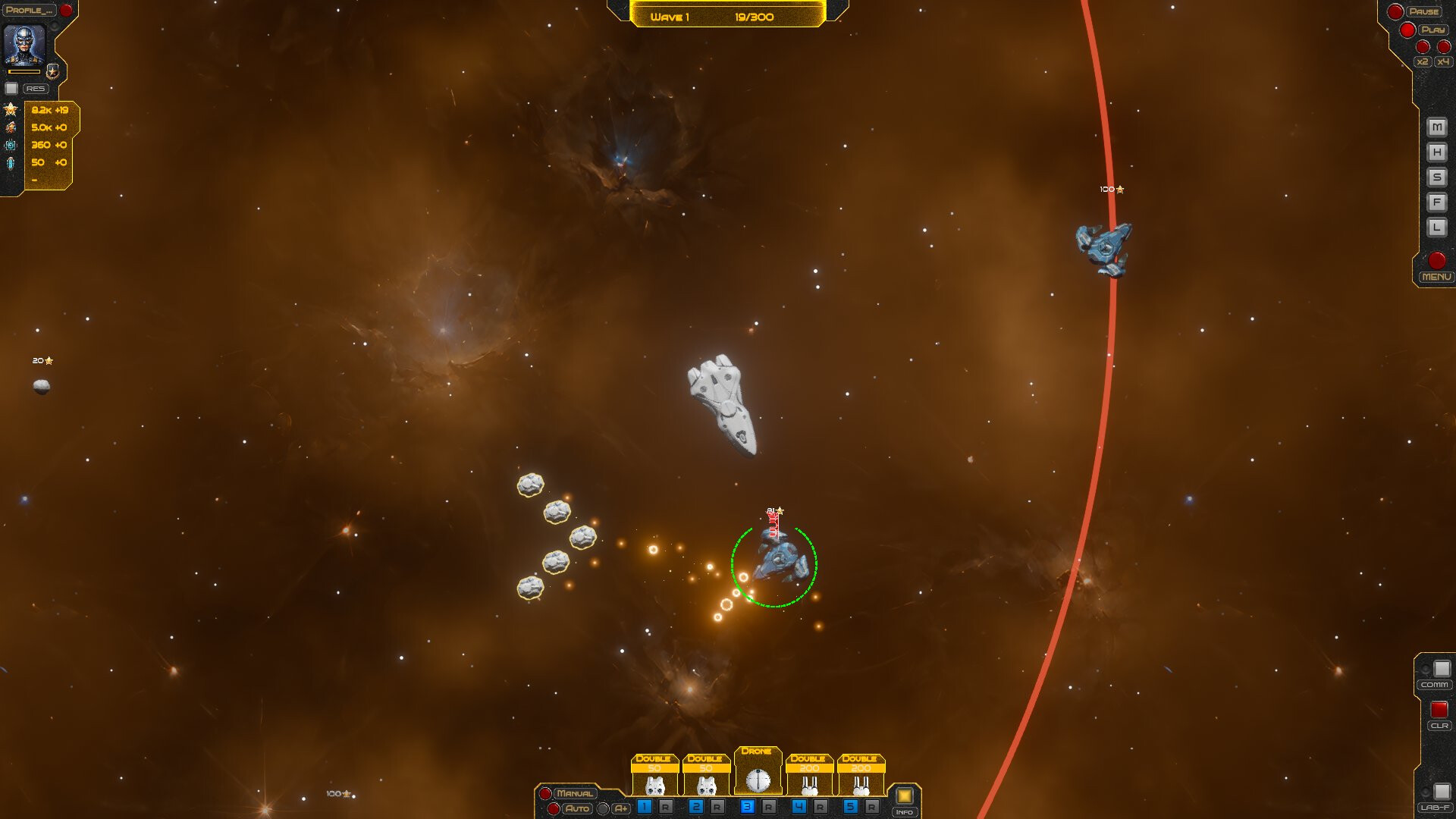
Task: Click the blue hotkey 3 button in the hotbar
Action: (x=748, y=806)
